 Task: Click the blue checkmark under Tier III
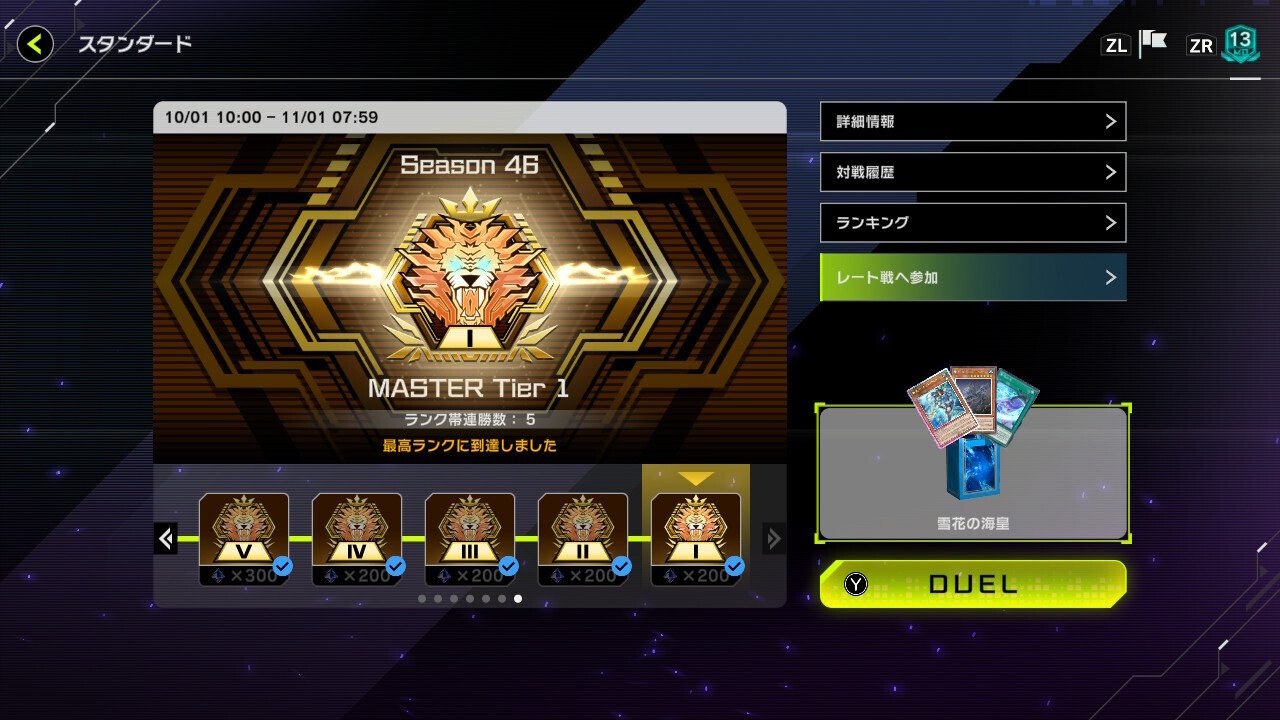pyautogui.click(x=509, y=565)
